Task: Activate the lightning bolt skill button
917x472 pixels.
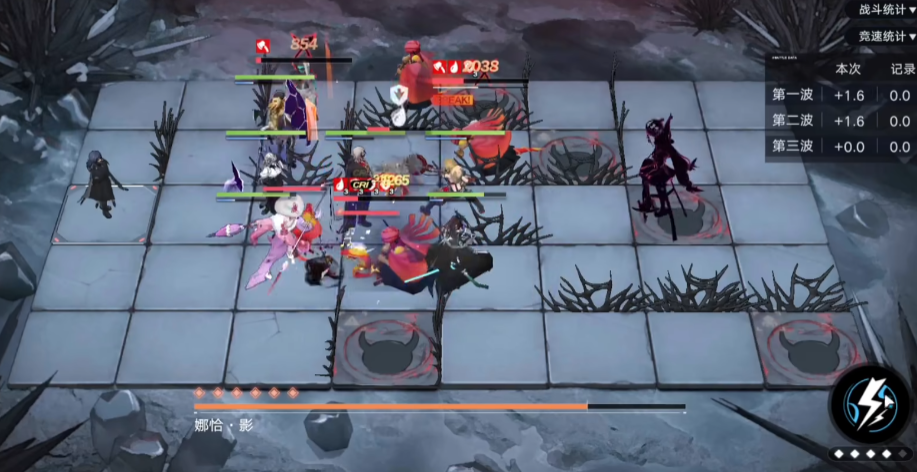Action: click(868, 405)
